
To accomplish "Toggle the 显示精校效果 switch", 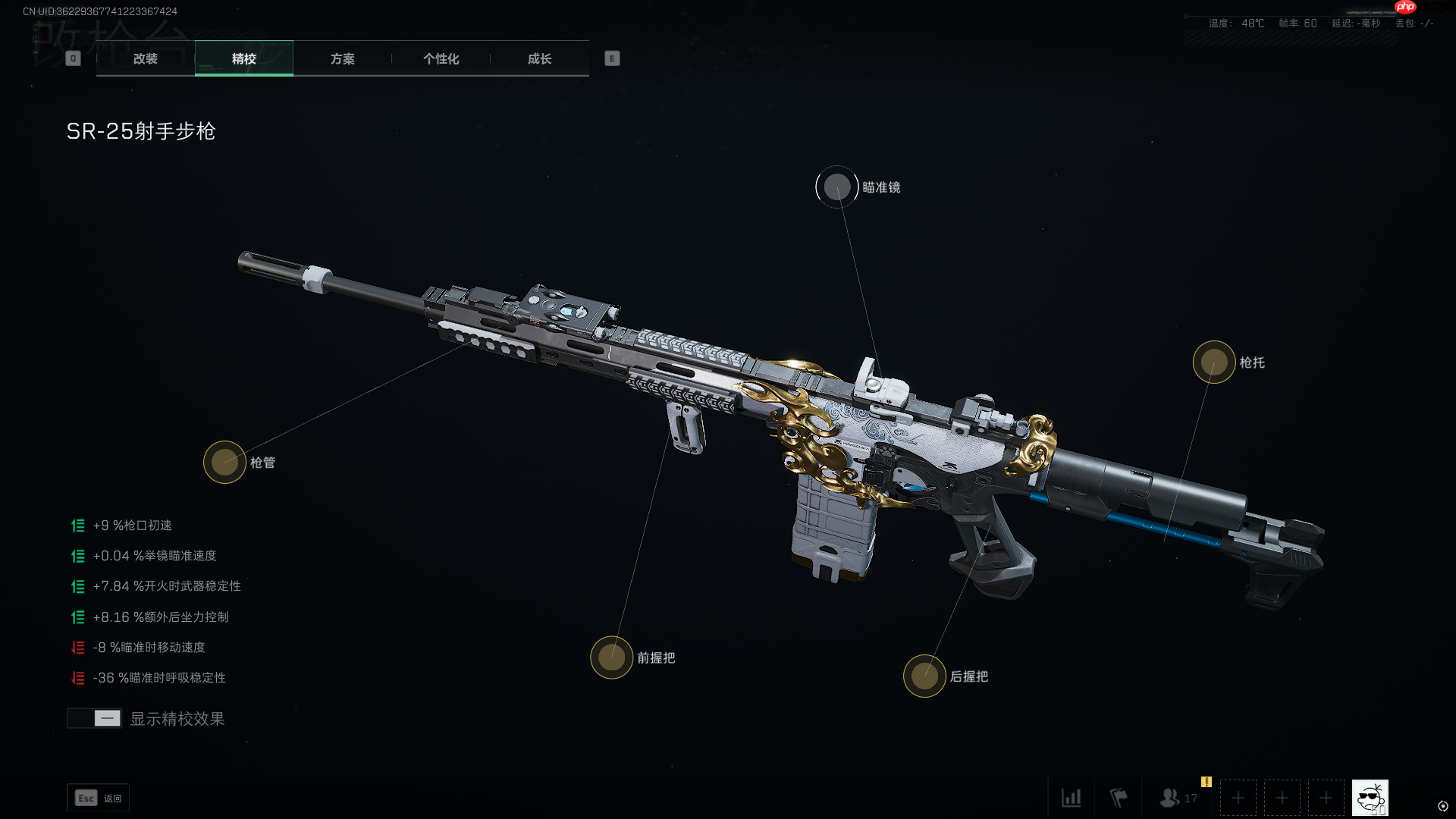I will [94, 718].
